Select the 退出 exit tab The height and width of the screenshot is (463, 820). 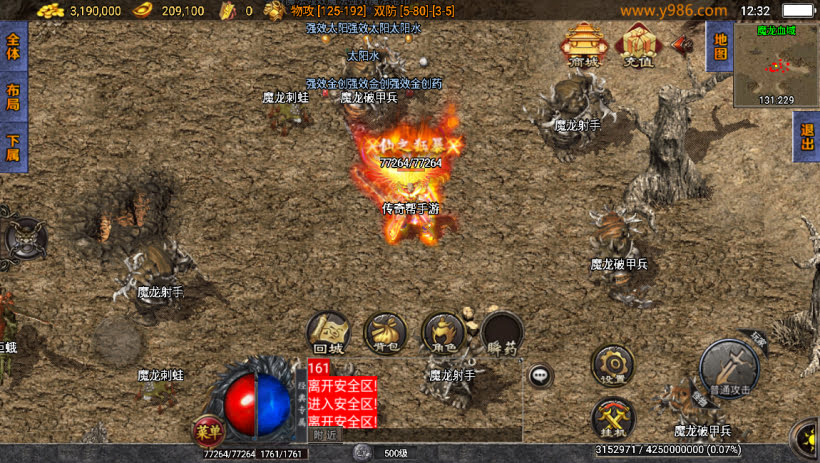[806, 136]
